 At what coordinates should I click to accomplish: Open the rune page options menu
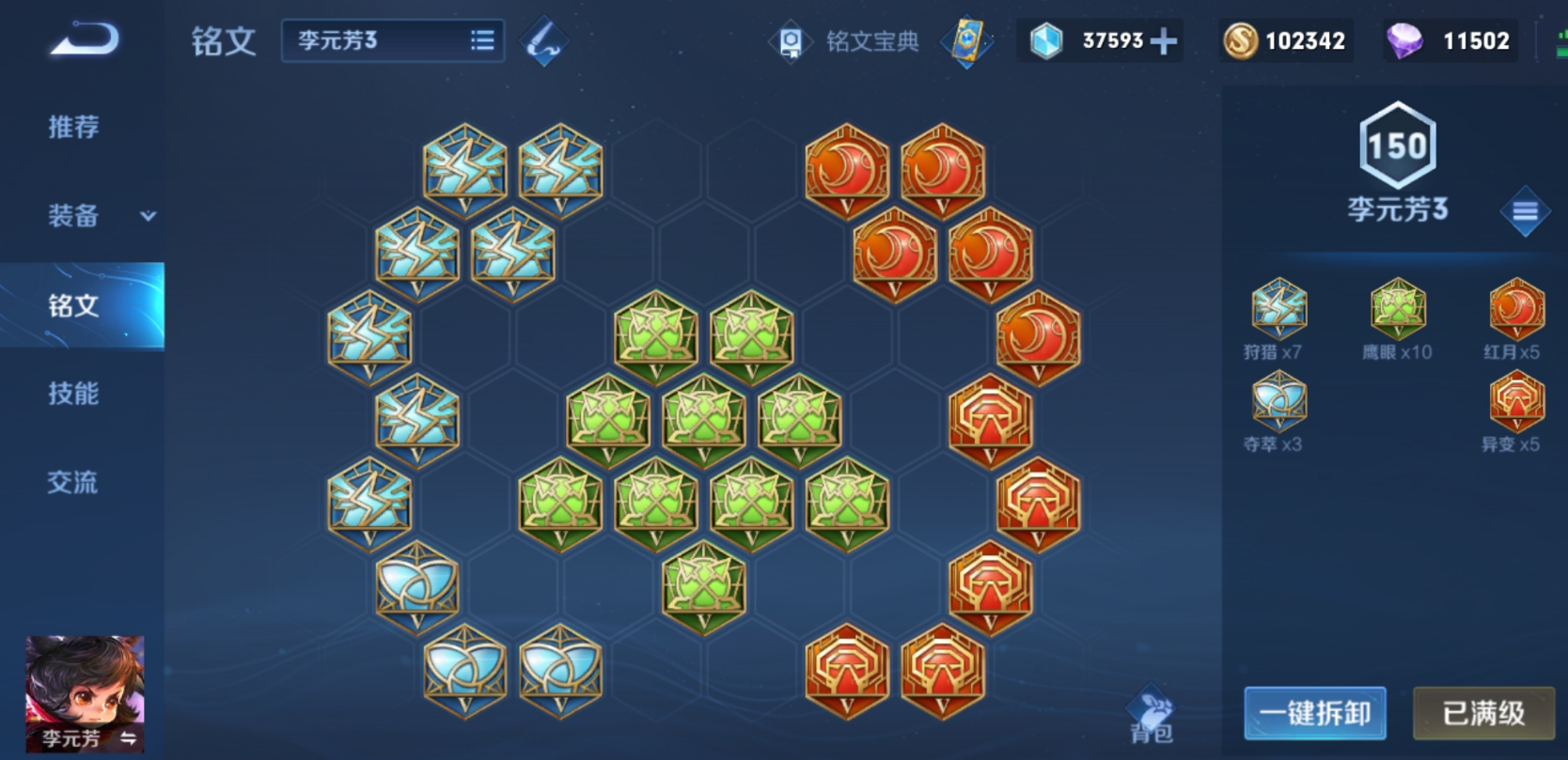click(x=1524, y=211)
